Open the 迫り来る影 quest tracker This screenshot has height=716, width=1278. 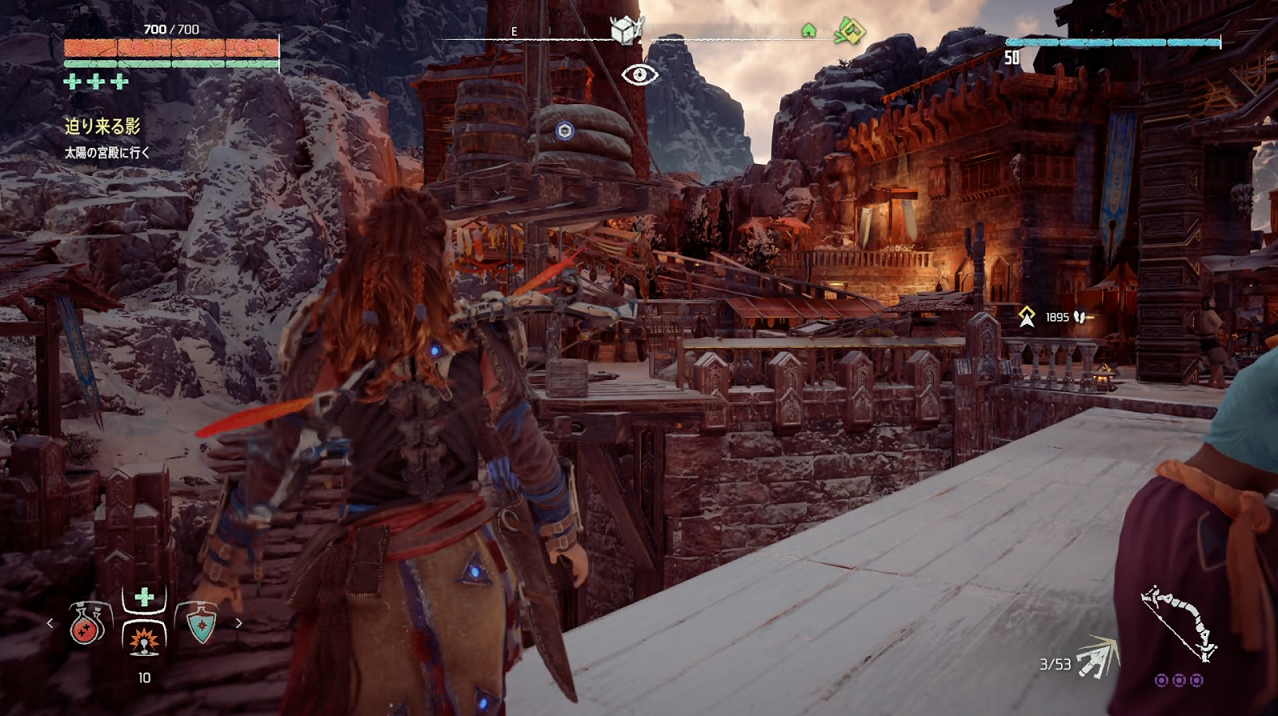tap(103, 127)
